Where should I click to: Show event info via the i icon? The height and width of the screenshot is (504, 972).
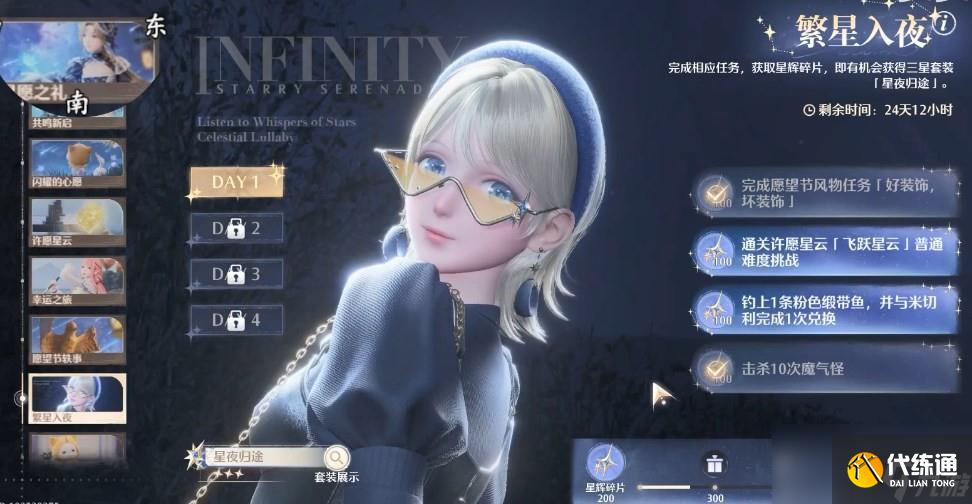(x=945, y=25)
